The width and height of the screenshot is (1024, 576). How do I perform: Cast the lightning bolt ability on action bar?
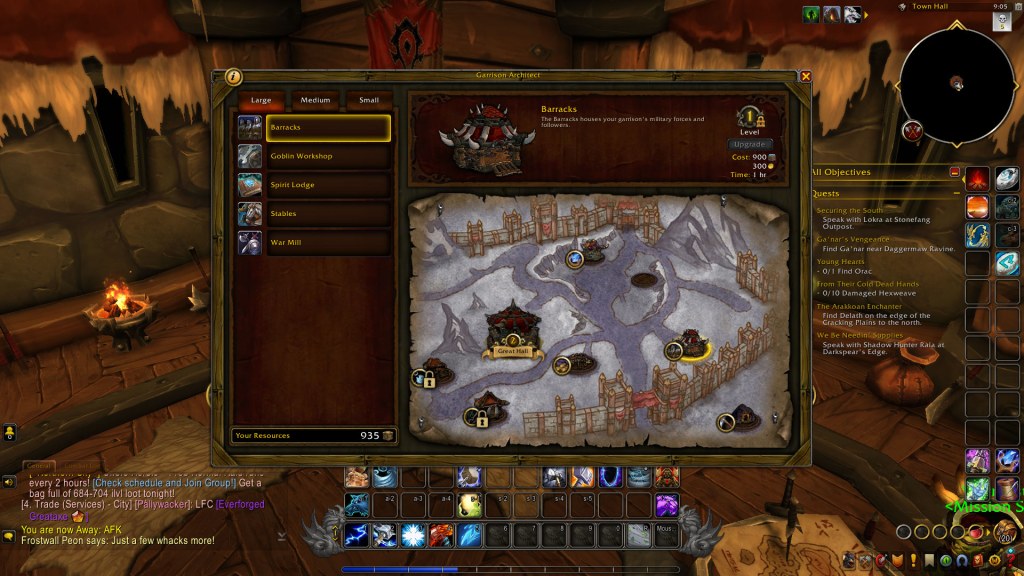tap(358, 535)
